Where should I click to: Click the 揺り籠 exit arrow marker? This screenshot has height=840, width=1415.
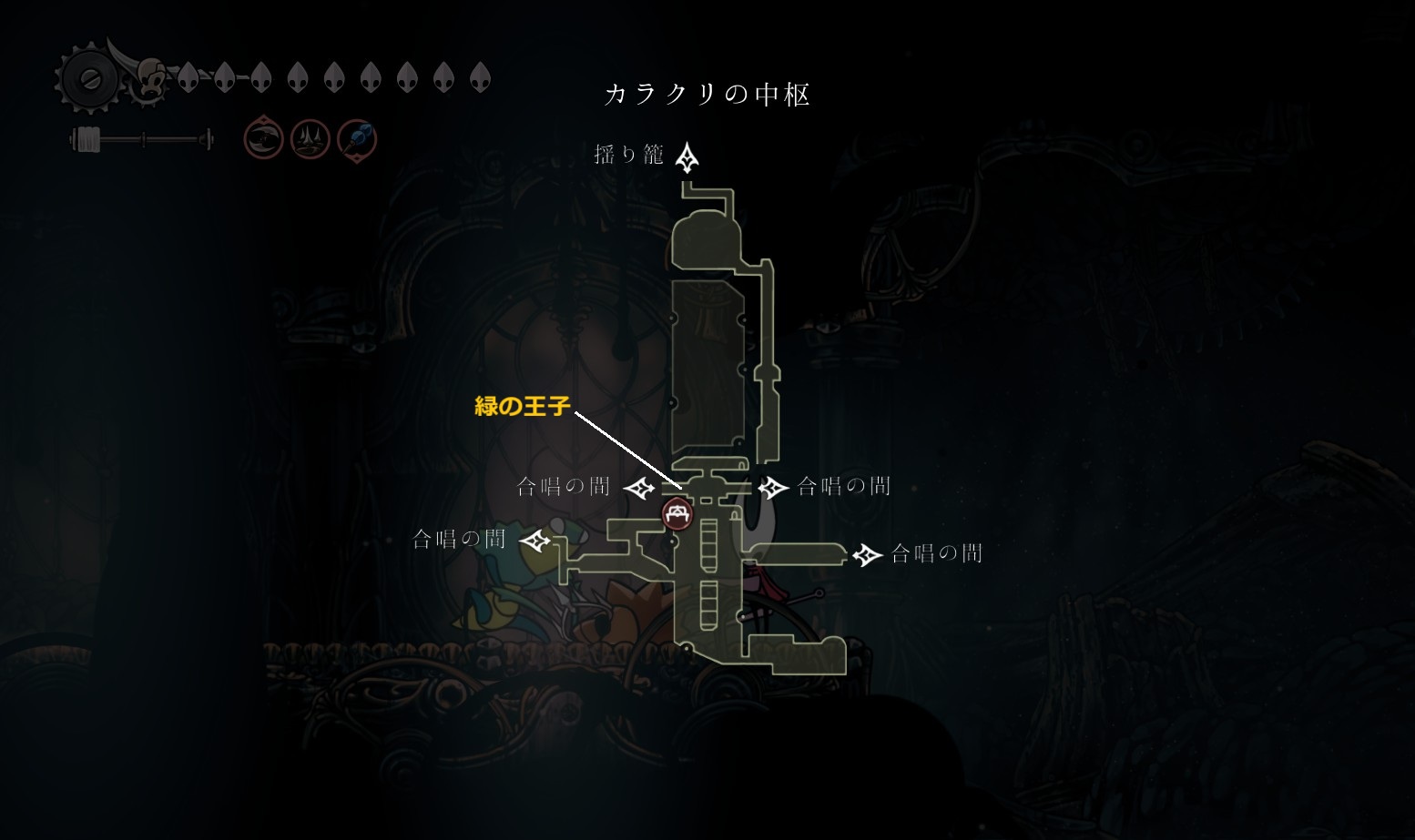pos(687,157)
